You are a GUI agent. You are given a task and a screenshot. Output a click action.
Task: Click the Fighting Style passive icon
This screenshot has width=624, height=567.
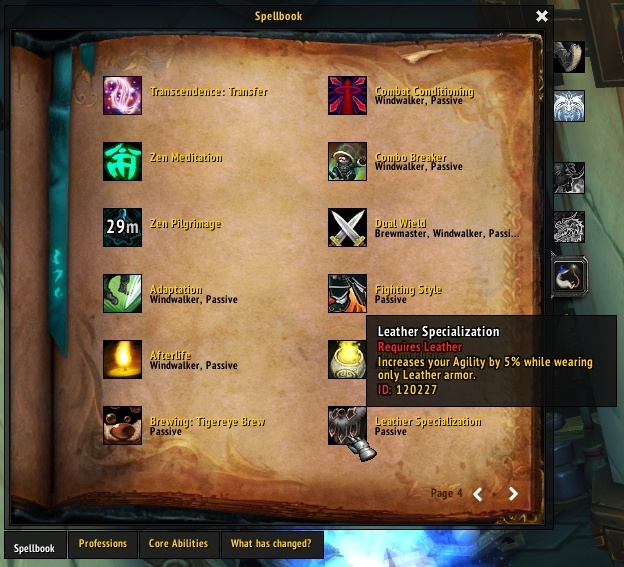(x=347, y=293)
